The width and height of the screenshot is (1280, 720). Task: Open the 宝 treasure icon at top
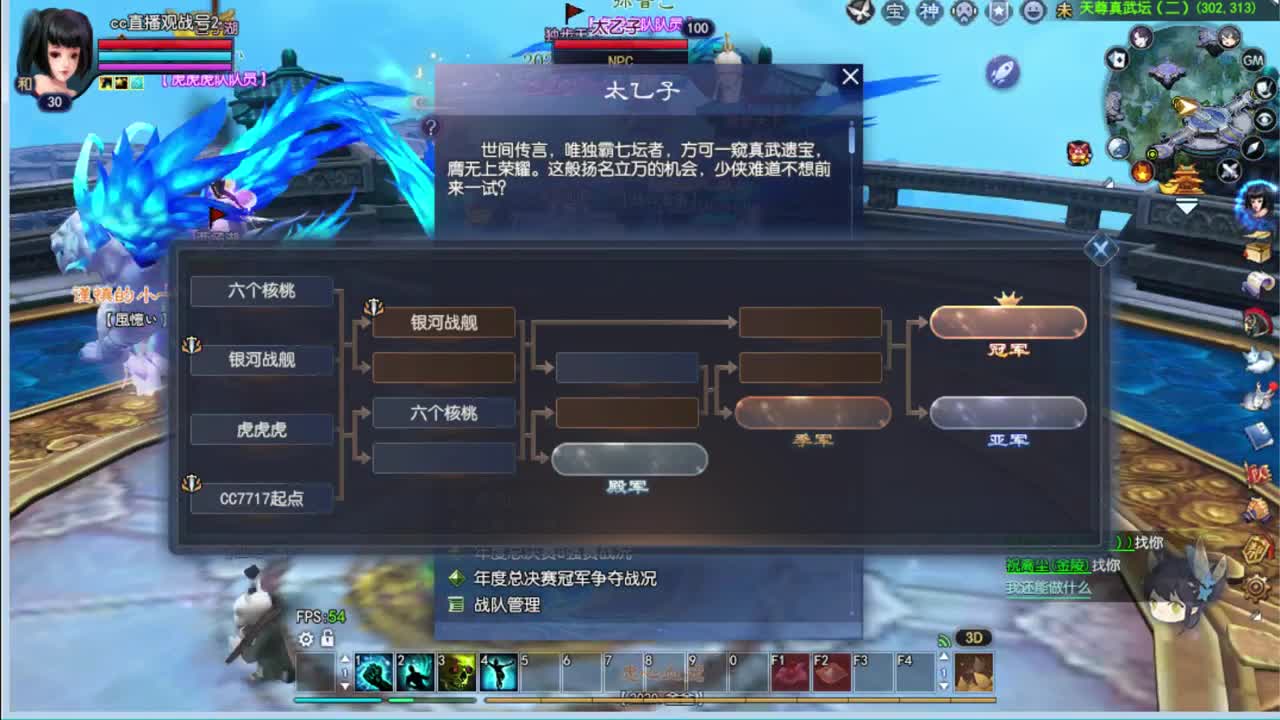tap(895, 13)
